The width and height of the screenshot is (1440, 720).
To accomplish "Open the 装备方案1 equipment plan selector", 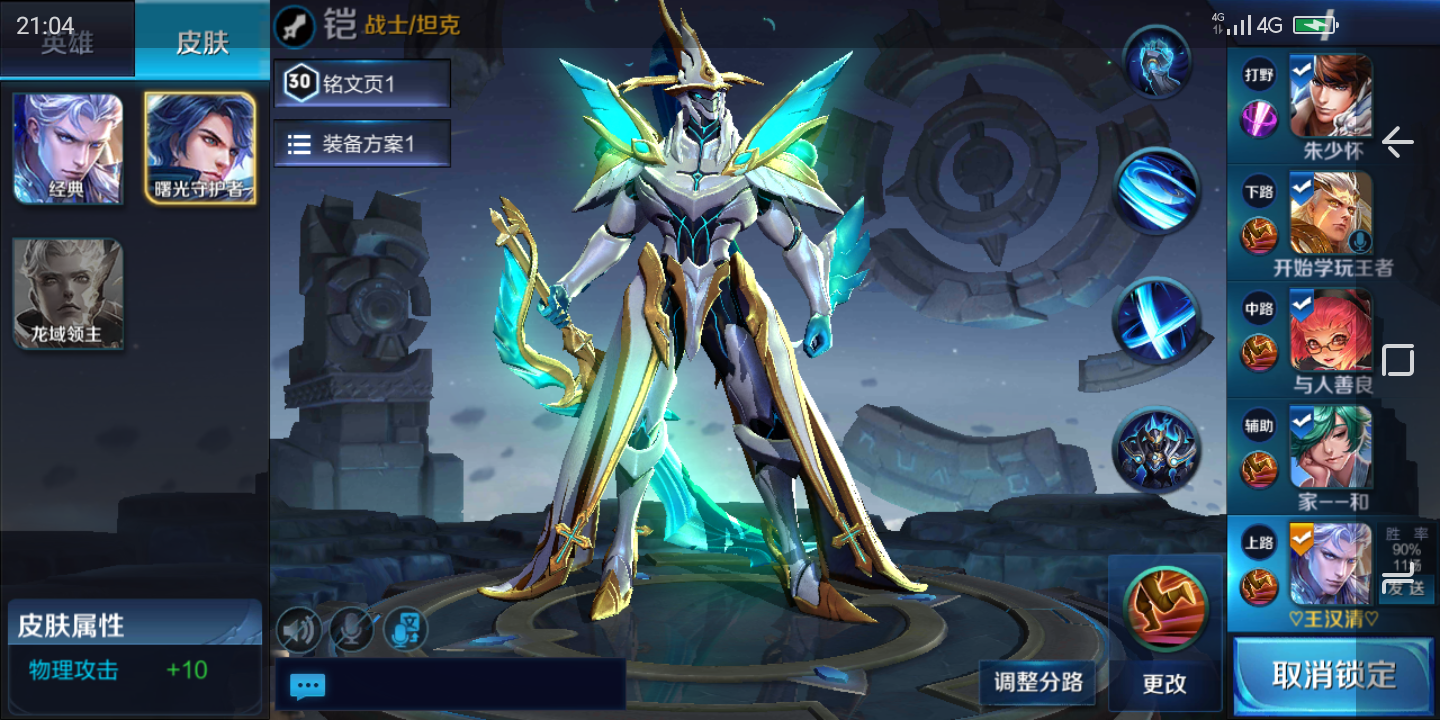I will click(x=361, y=143).
